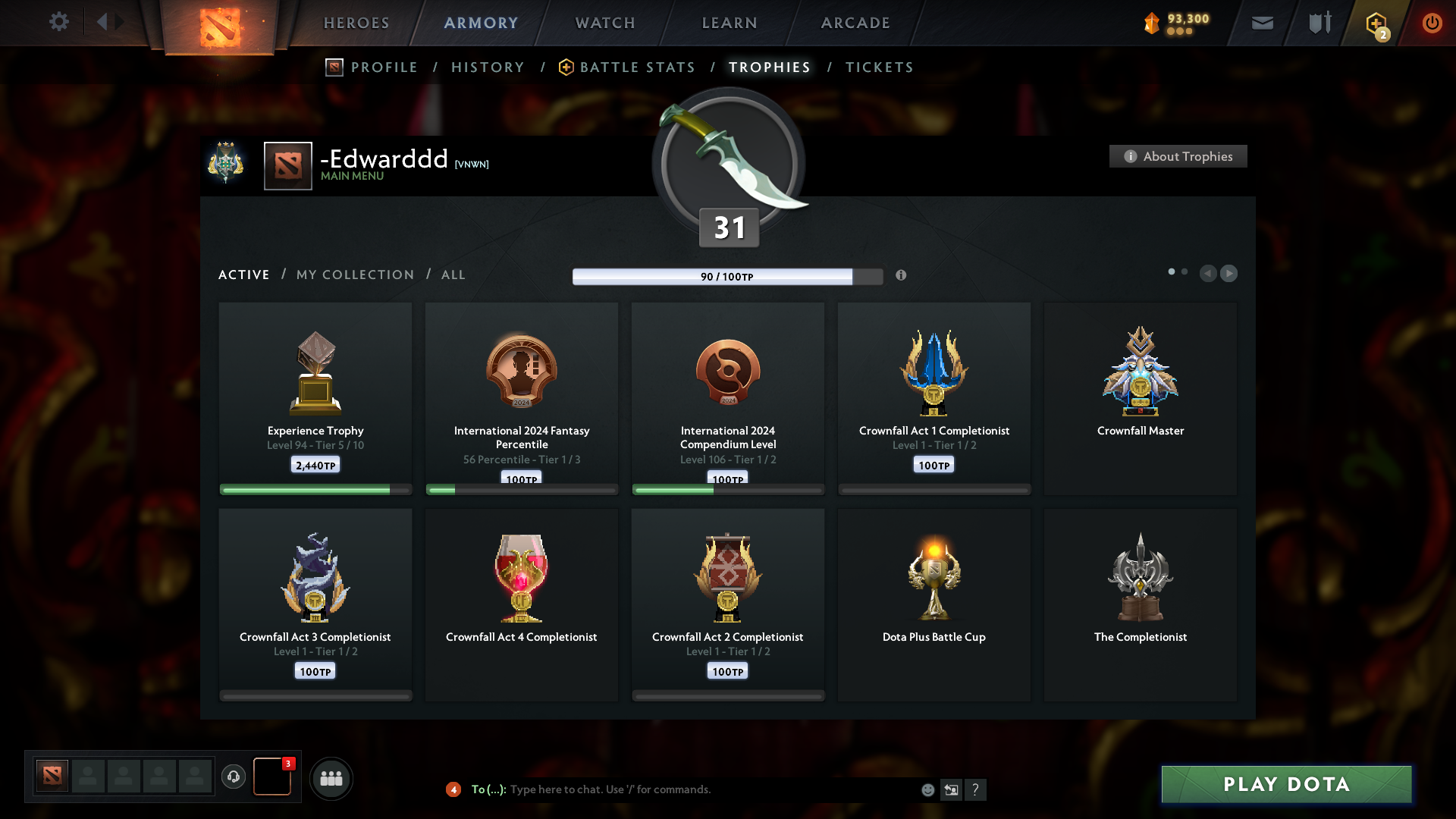
Task: Click the About Trophies button
Action: click(1178, 156)
